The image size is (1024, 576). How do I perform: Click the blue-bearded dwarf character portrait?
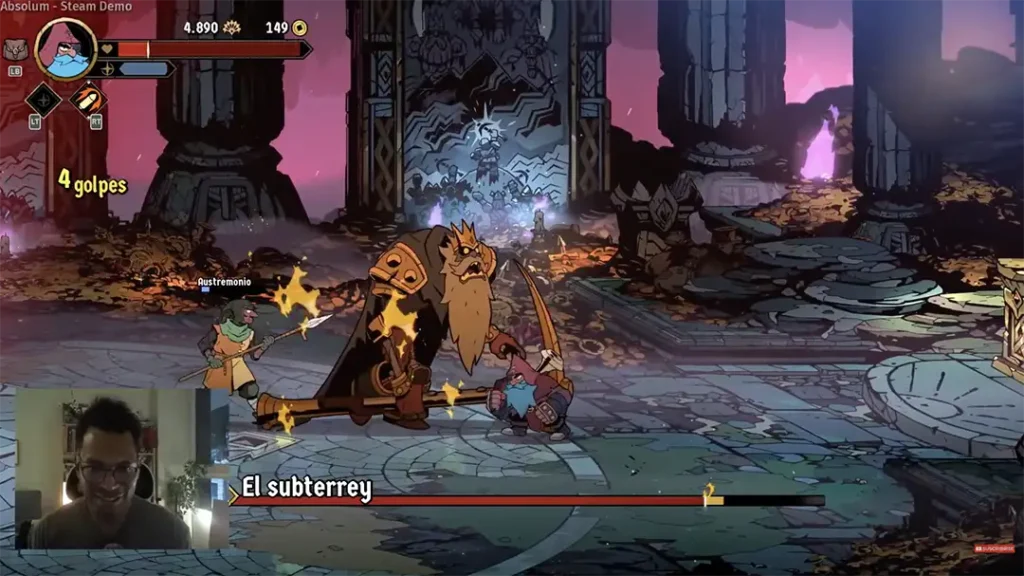pos(66,49)
